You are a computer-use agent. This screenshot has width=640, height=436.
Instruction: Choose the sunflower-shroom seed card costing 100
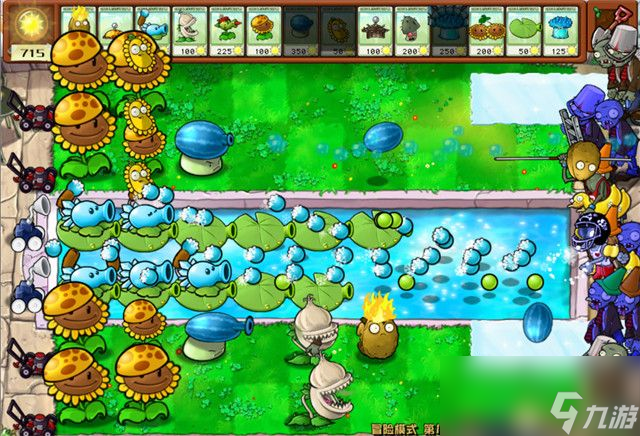point(263,30)
